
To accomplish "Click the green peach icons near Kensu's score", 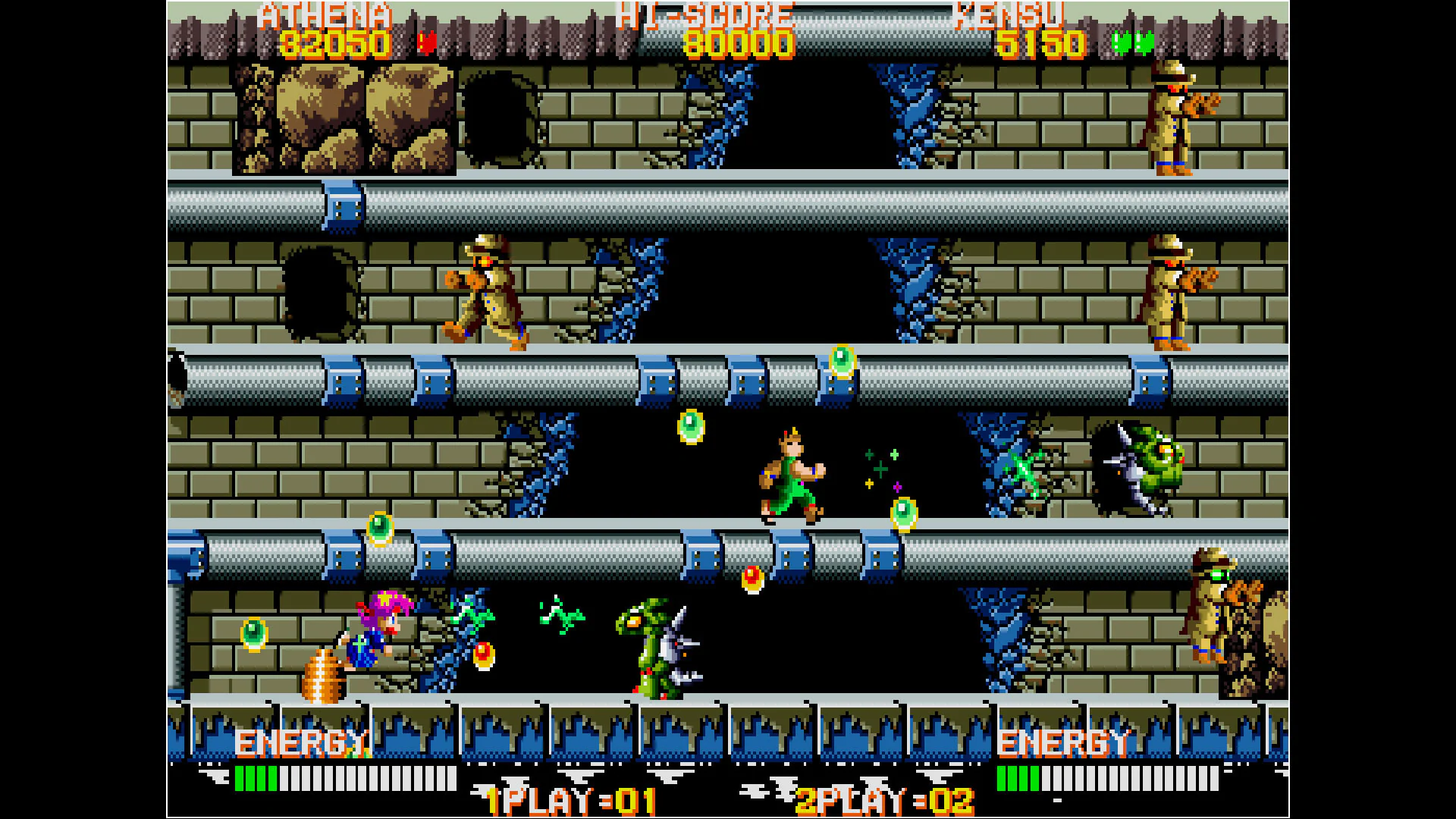I will 1130,42.
